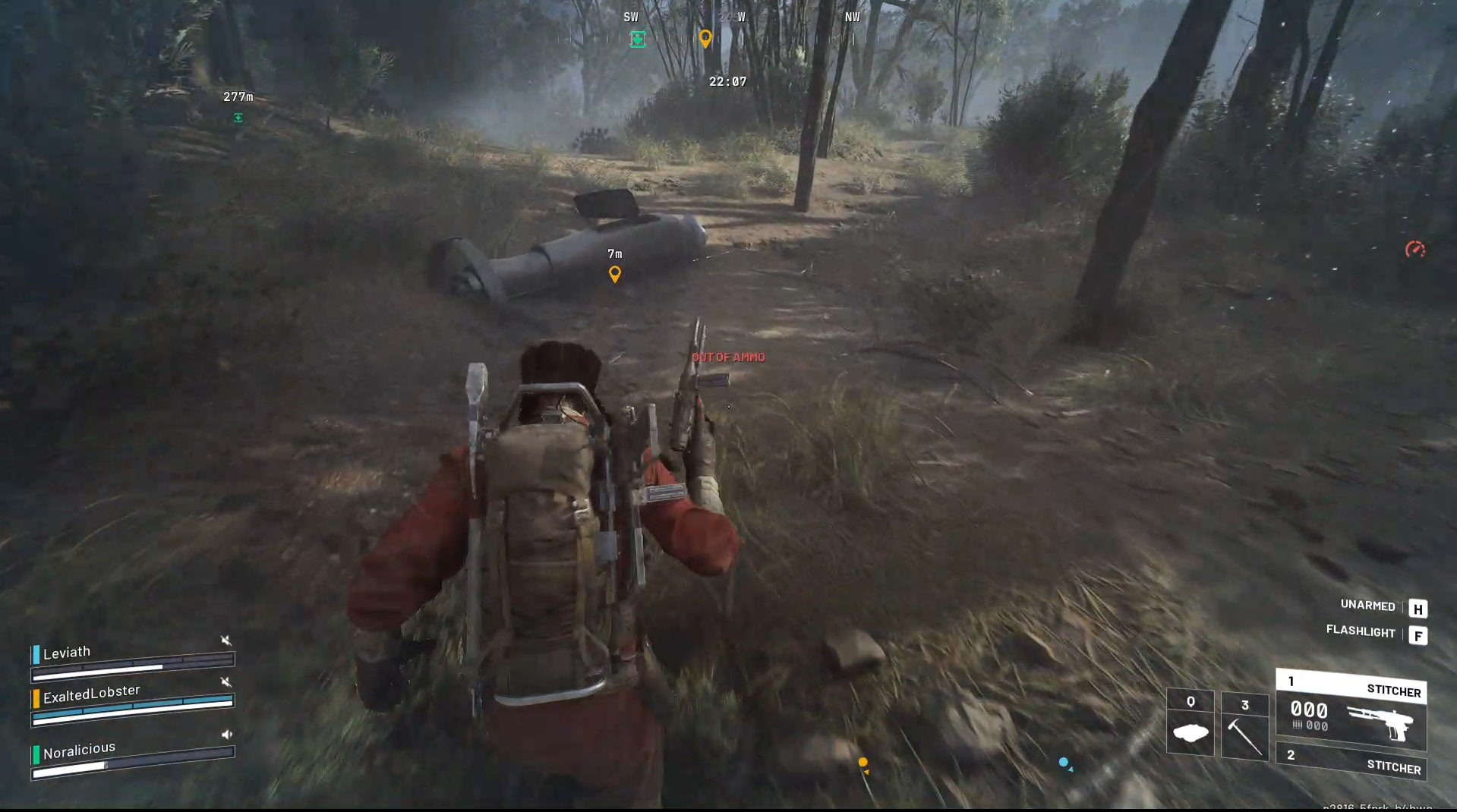Click the orange waypoint pin marked 7m
Screen dimensions: 1457x812
pos(614,273)
